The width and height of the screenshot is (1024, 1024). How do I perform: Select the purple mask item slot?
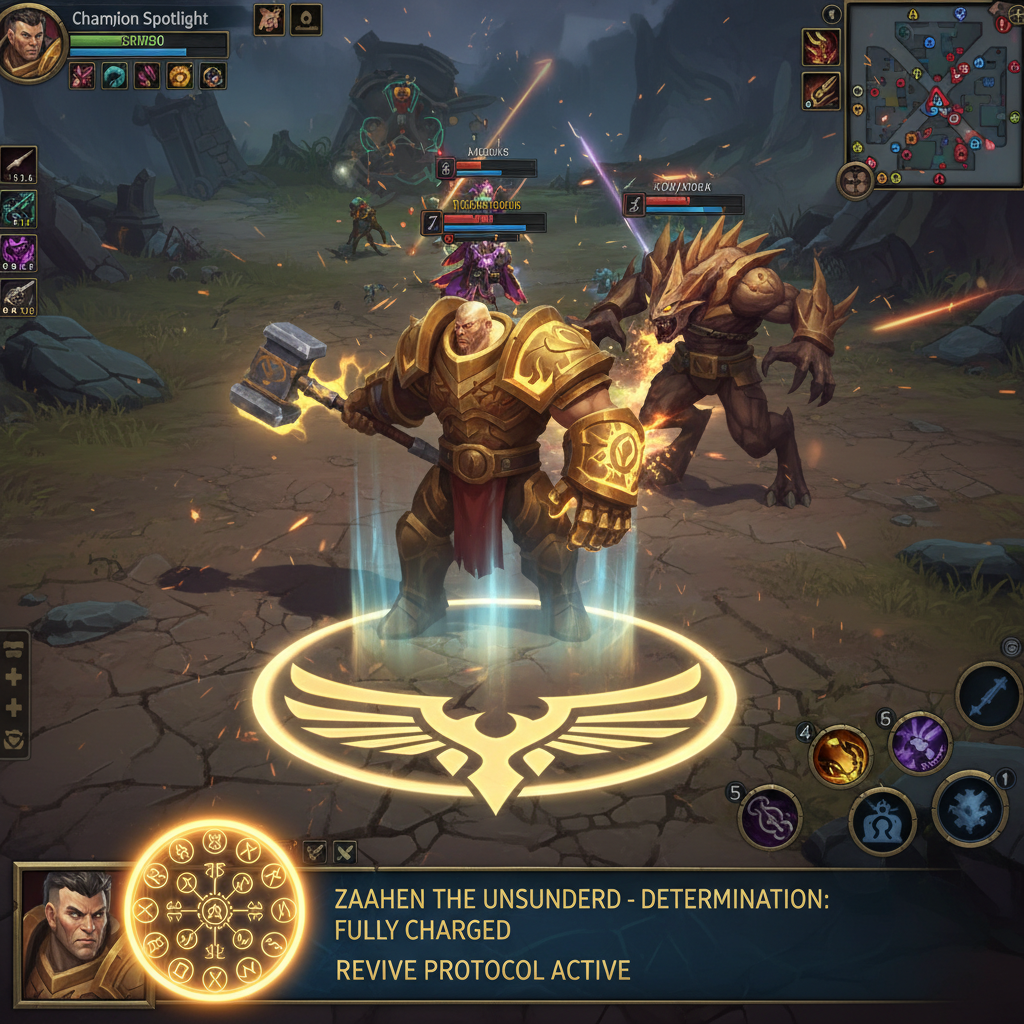19,250
